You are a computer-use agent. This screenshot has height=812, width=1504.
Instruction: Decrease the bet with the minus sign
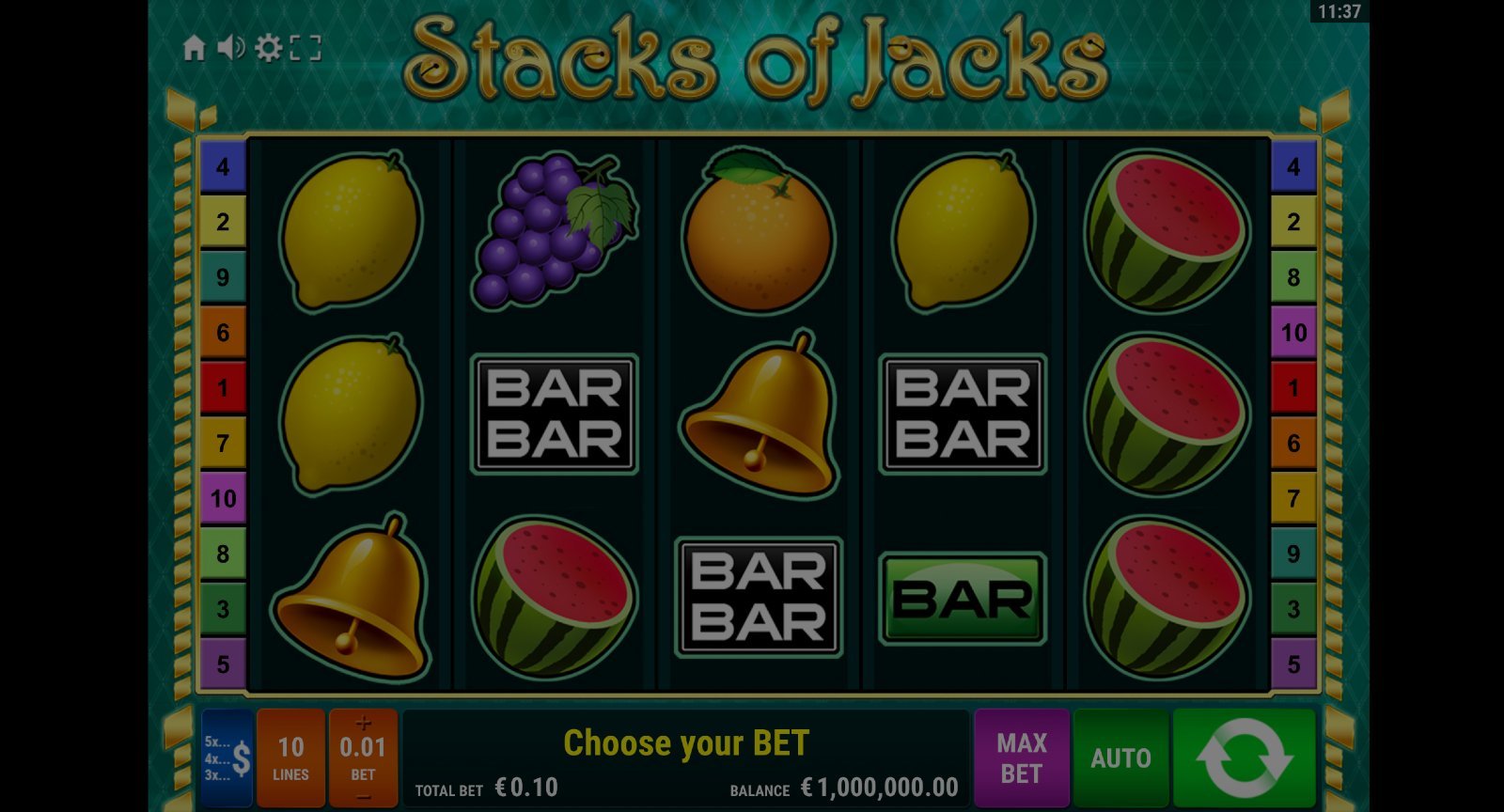(x=363, y=797)
